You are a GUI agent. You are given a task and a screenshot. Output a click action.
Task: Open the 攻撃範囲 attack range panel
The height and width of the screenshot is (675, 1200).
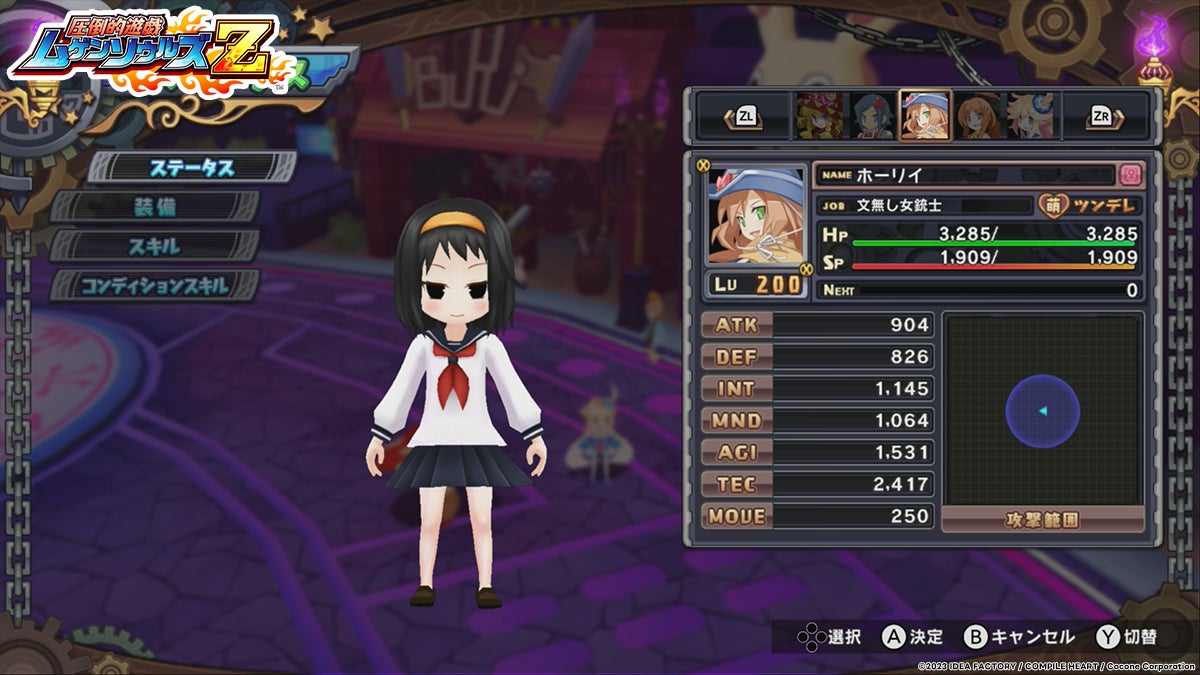(x=1043, y=520)
